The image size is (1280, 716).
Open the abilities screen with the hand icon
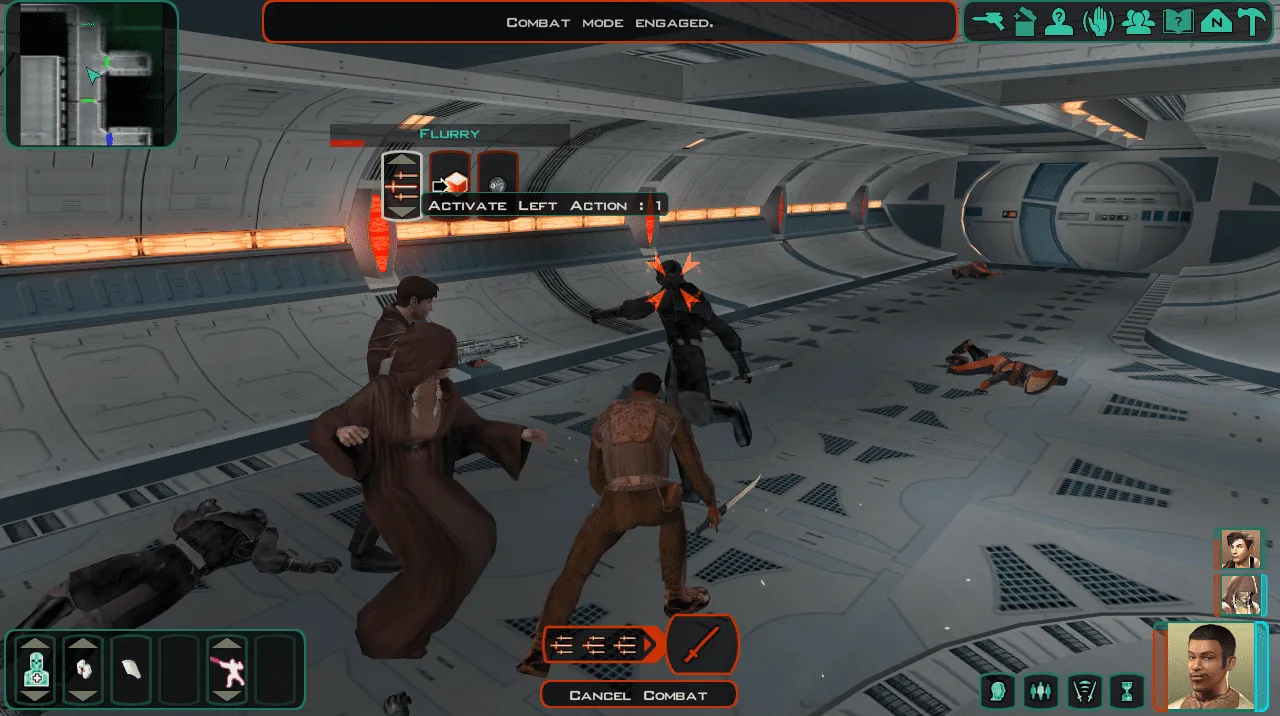[1098, 21]
